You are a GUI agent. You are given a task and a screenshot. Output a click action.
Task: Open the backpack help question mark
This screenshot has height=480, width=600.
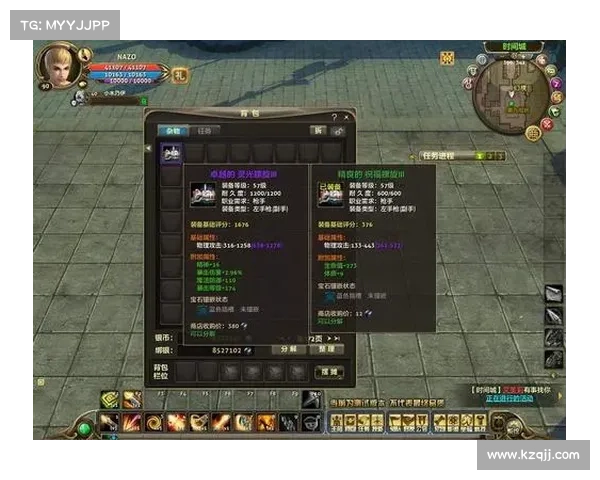point(334,116)
